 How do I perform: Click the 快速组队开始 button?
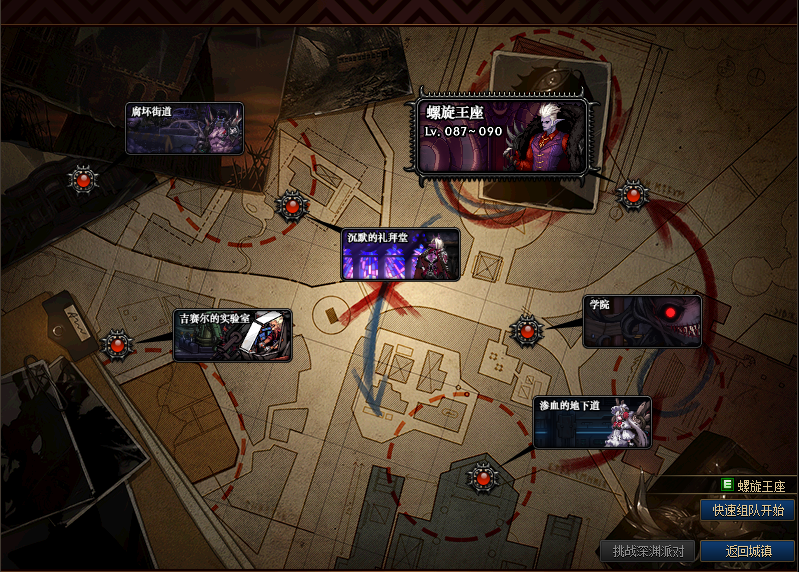pos(748,510)
